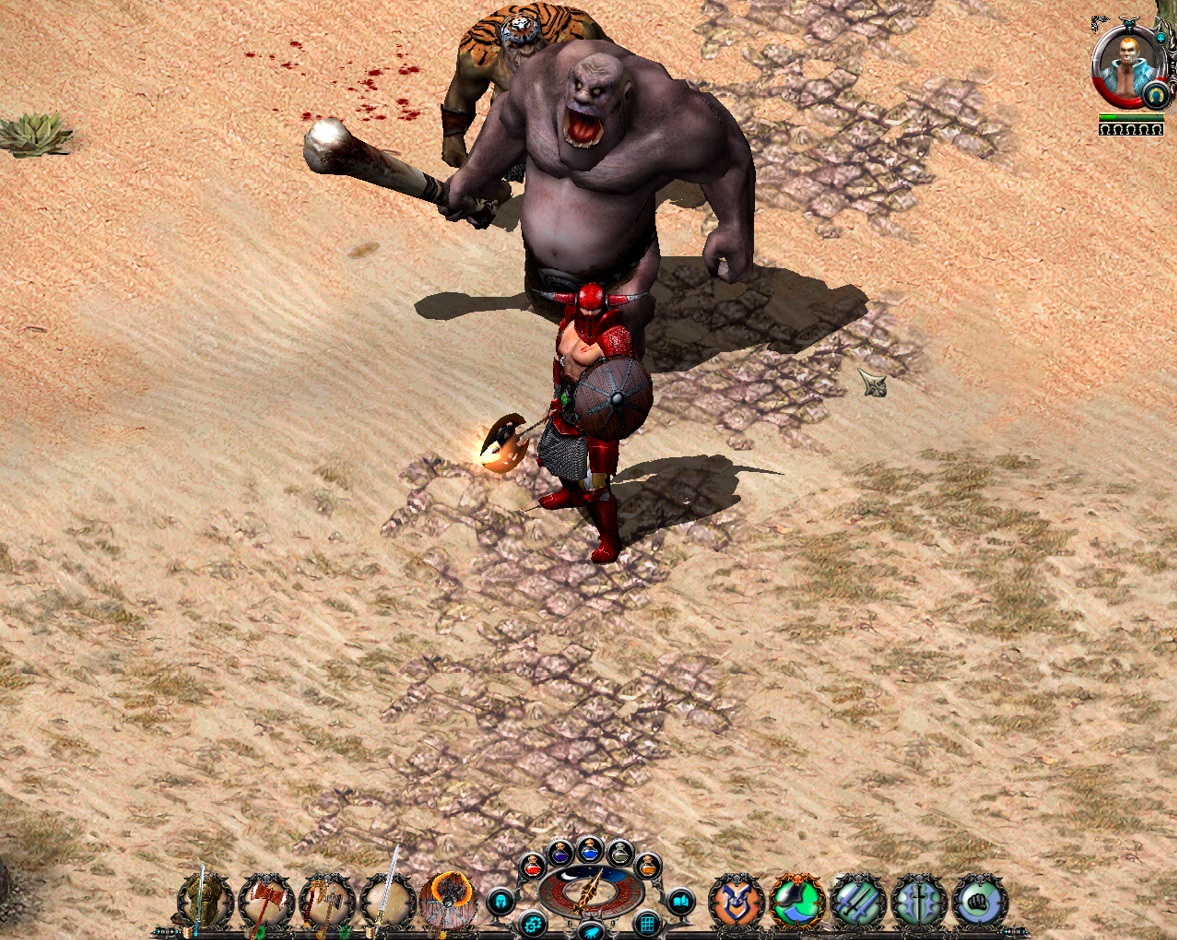This screenshot has height=940, width=1177.
Task: Activate the clenched fist combat art
Action: pyautogui.click(x=980, y=901)
